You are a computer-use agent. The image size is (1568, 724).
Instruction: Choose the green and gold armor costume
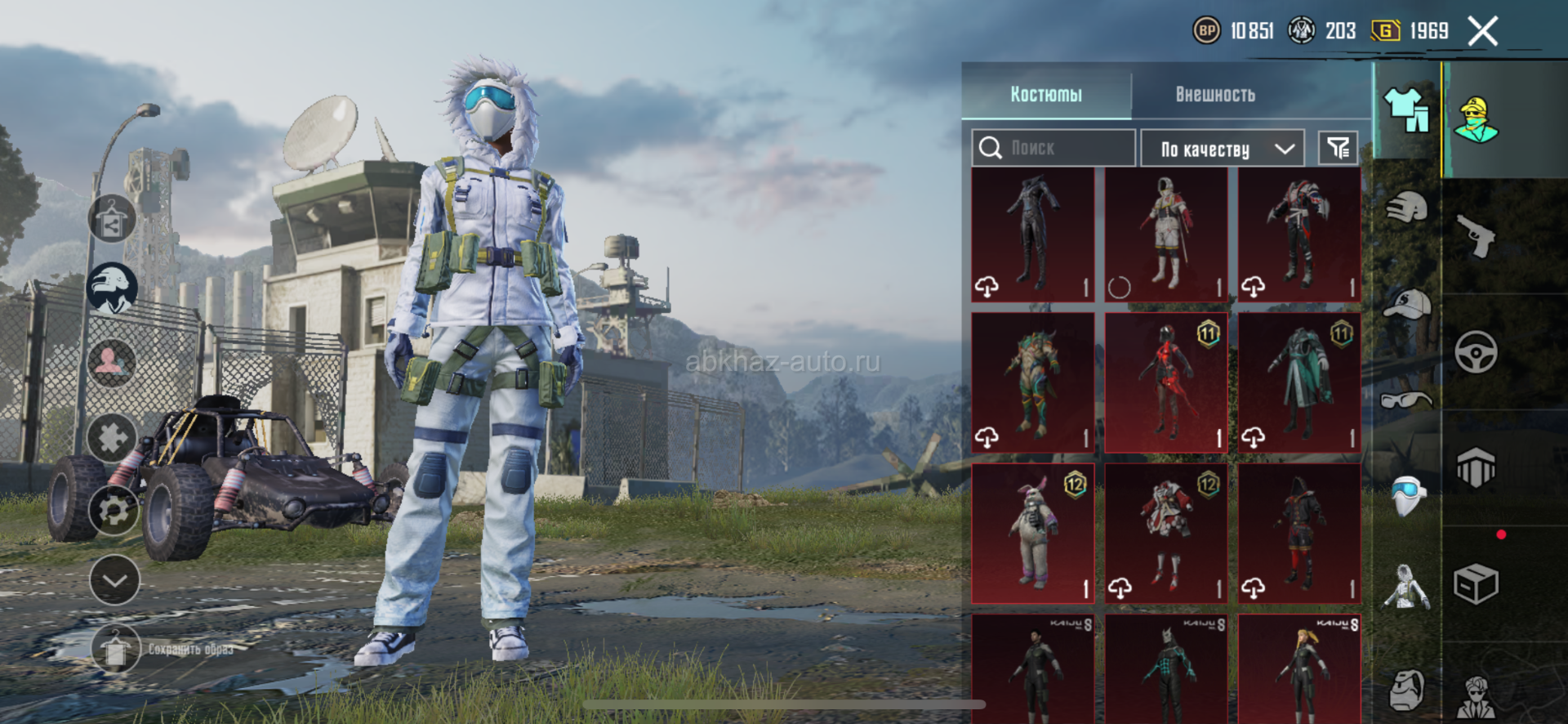[x=1033, y=382]
